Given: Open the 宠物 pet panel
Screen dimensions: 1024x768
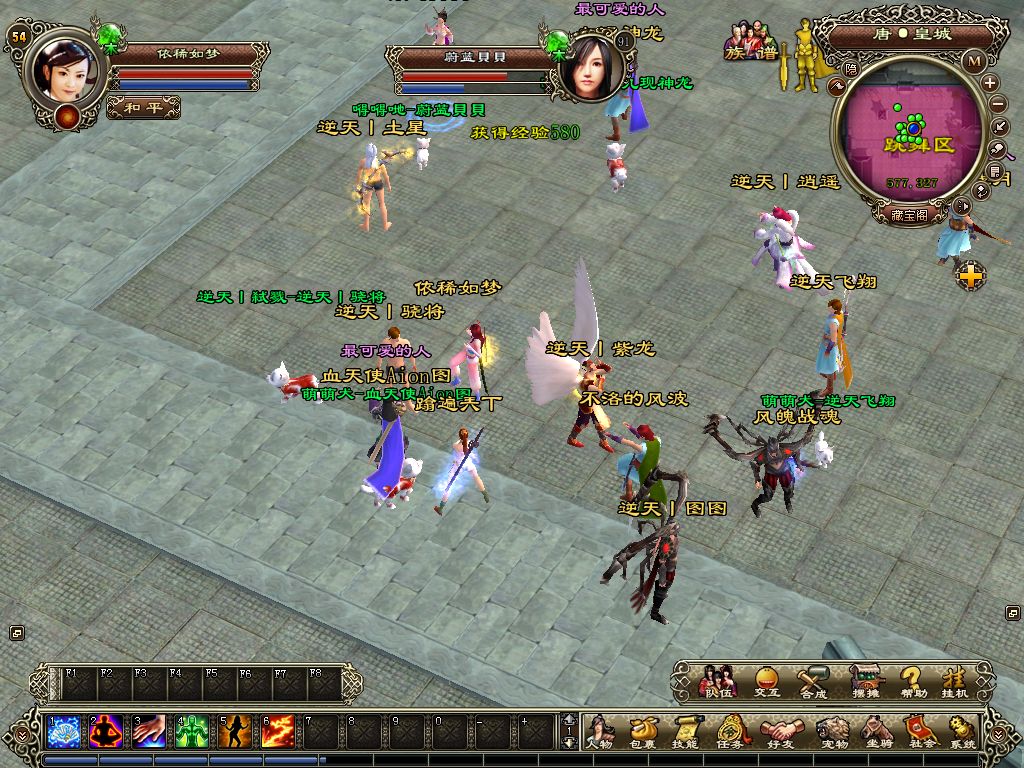Looking at the screenshot, I should [x=832, y=731].
